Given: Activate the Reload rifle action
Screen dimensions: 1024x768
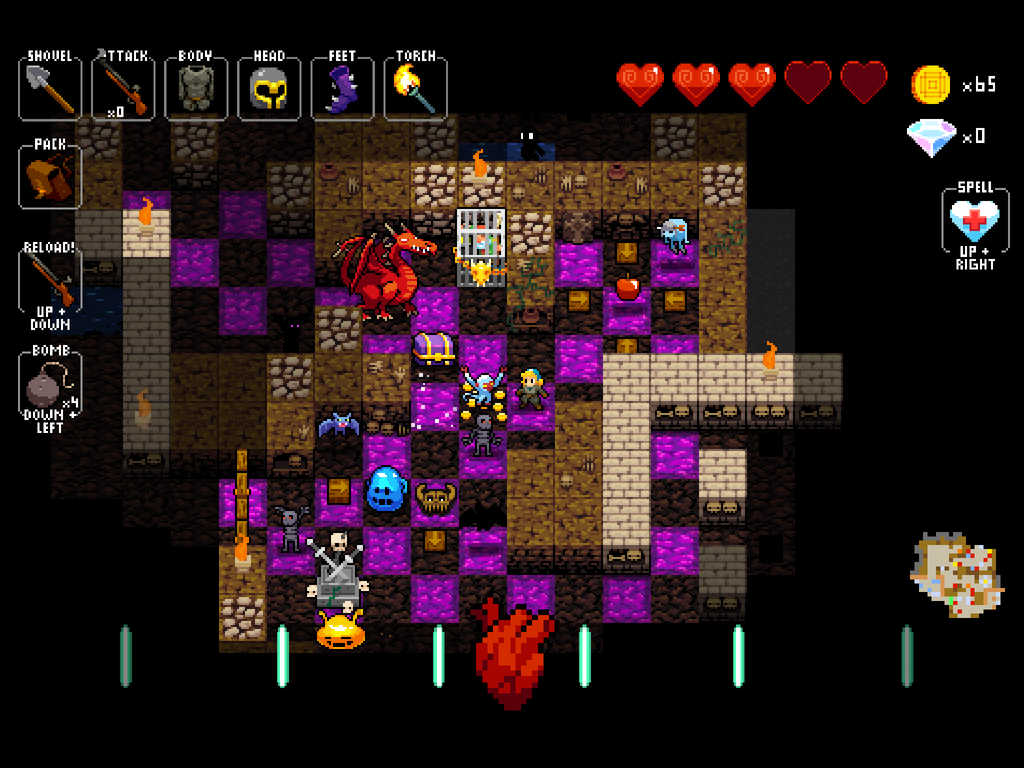Looking at the screenshot, I should point(50,280).
